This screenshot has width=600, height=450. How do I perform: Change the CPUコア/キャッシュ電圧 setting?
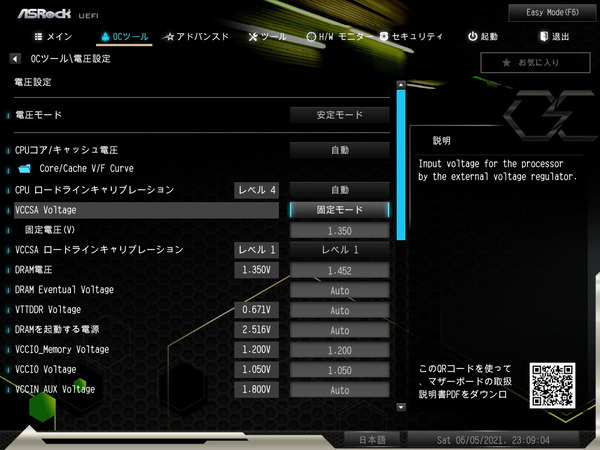[x=339, y=150]
